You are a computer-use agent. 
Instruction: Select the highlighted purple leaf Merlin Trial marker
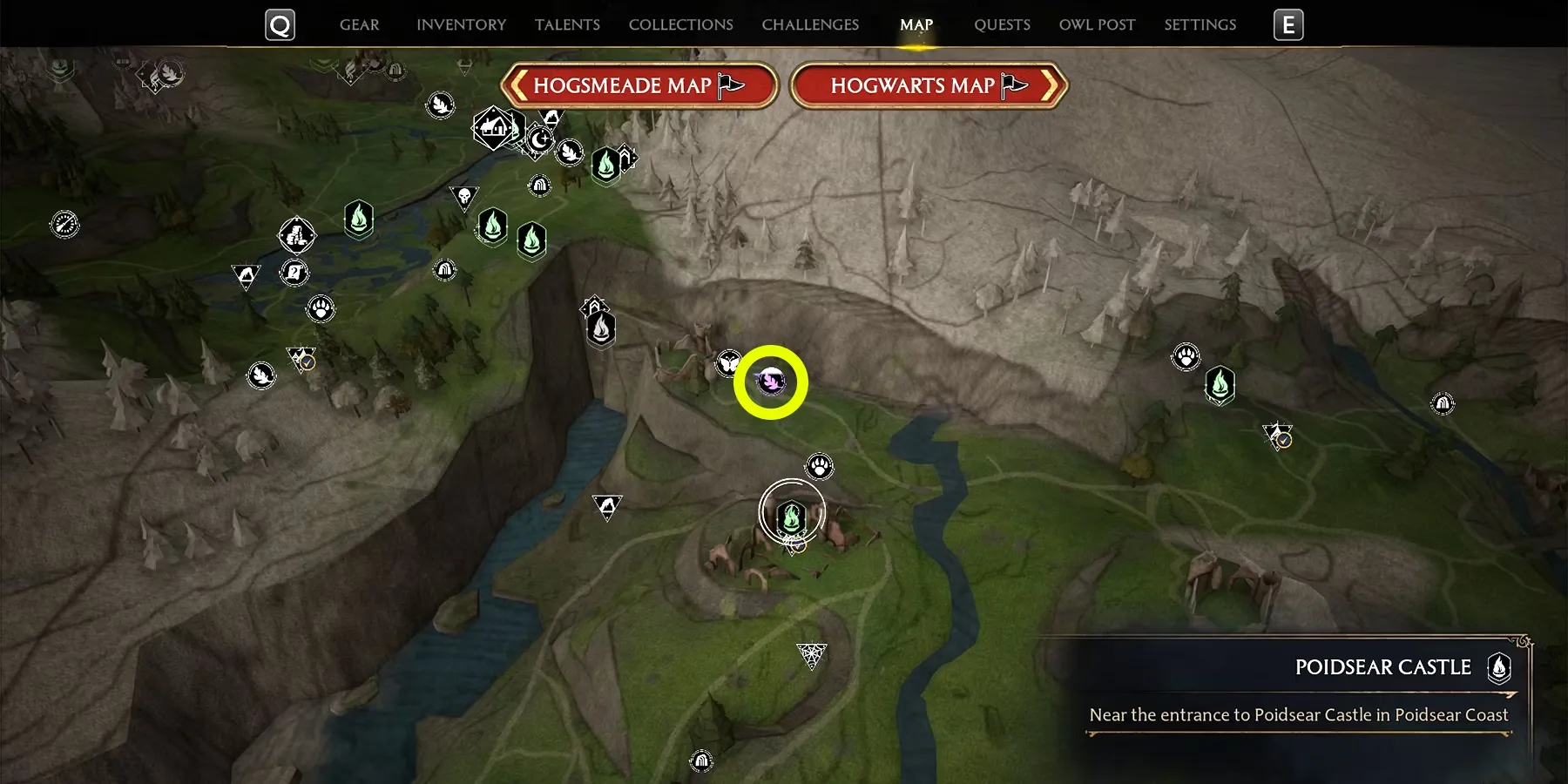click(x=771, y=382)
